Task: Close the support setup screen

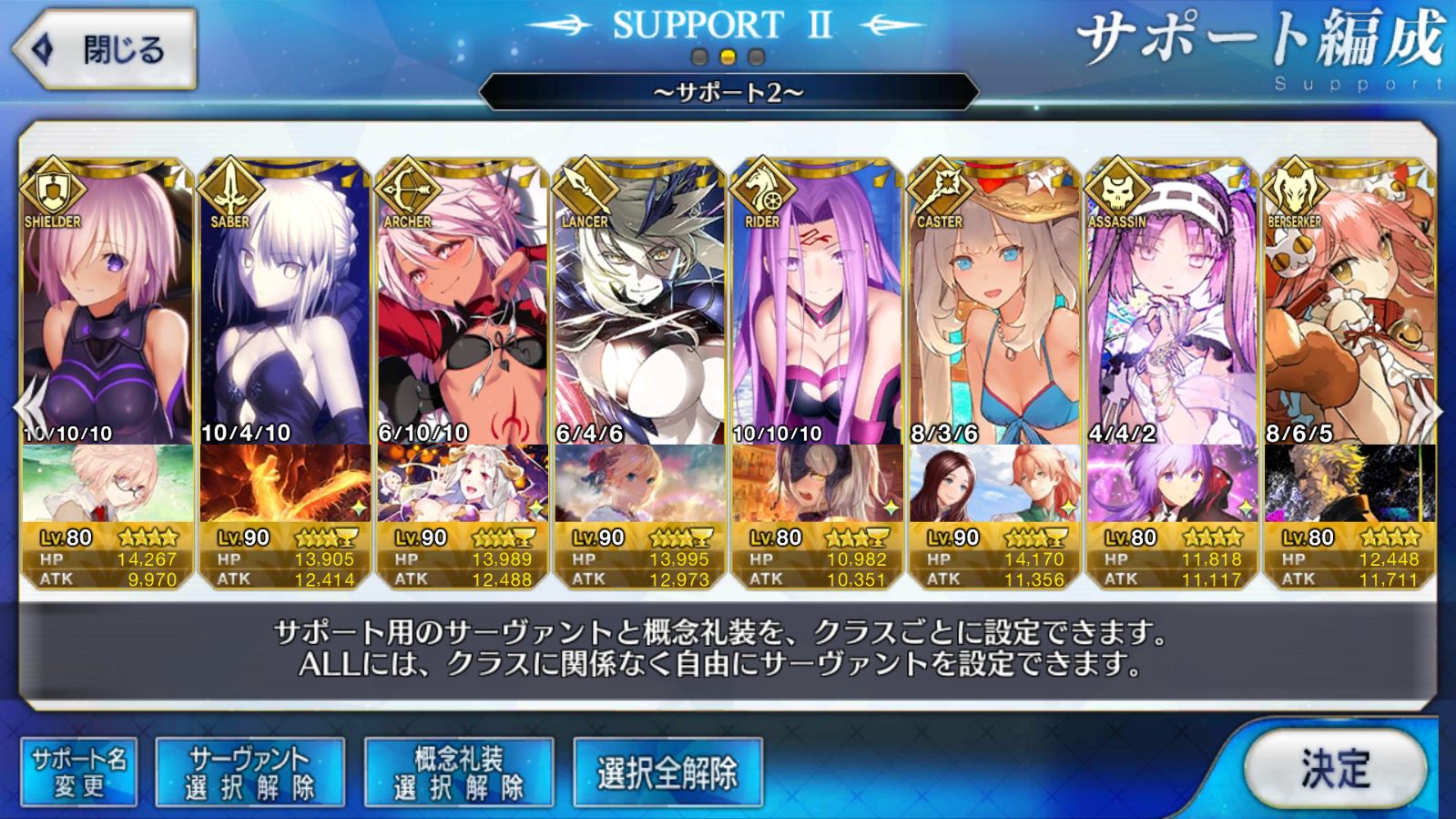Action: point(104,49)
